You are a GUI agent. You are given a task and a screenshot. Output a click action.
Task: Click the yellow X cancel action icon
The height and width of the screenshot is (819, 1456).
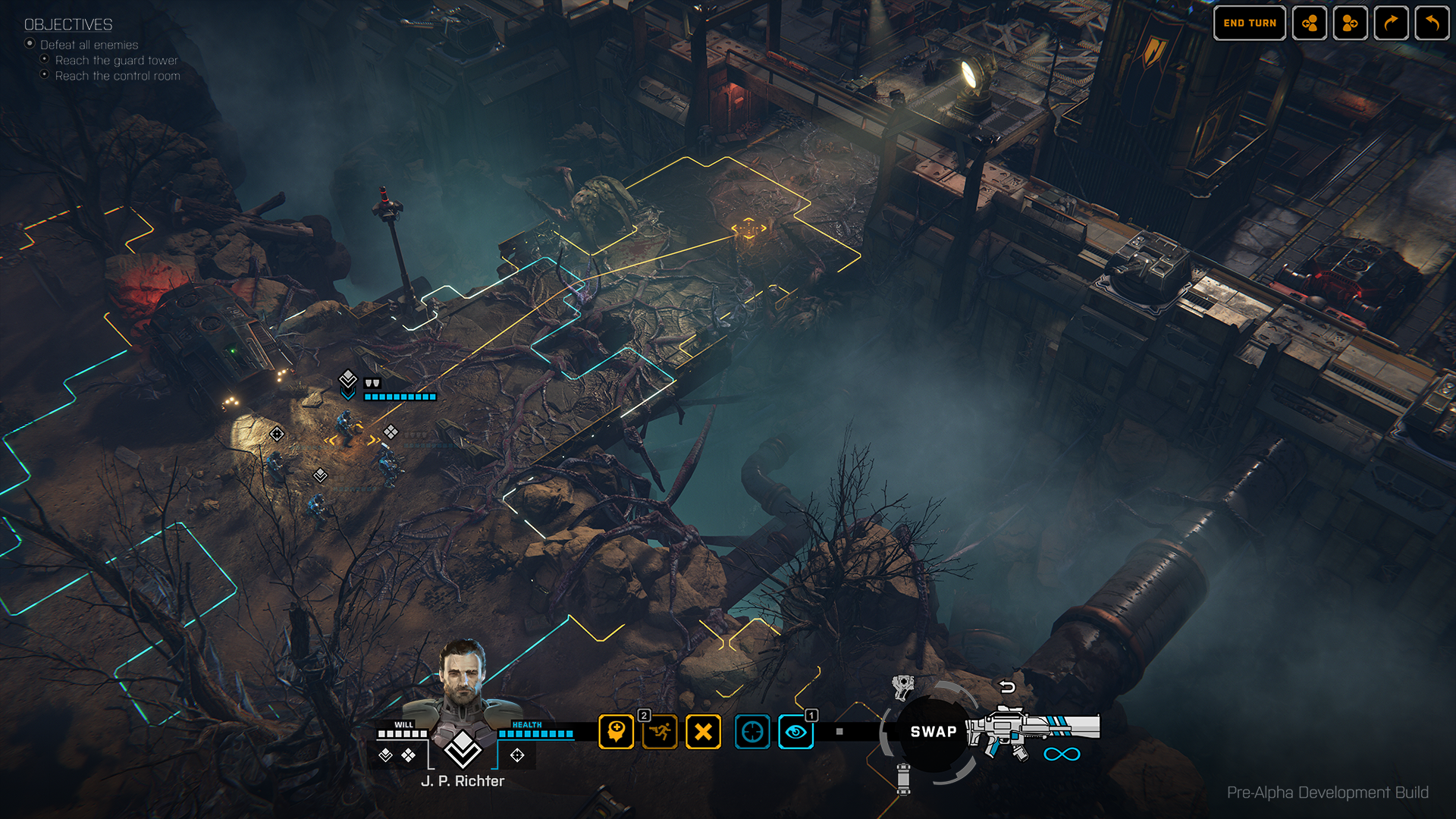(x=704, y=732)
